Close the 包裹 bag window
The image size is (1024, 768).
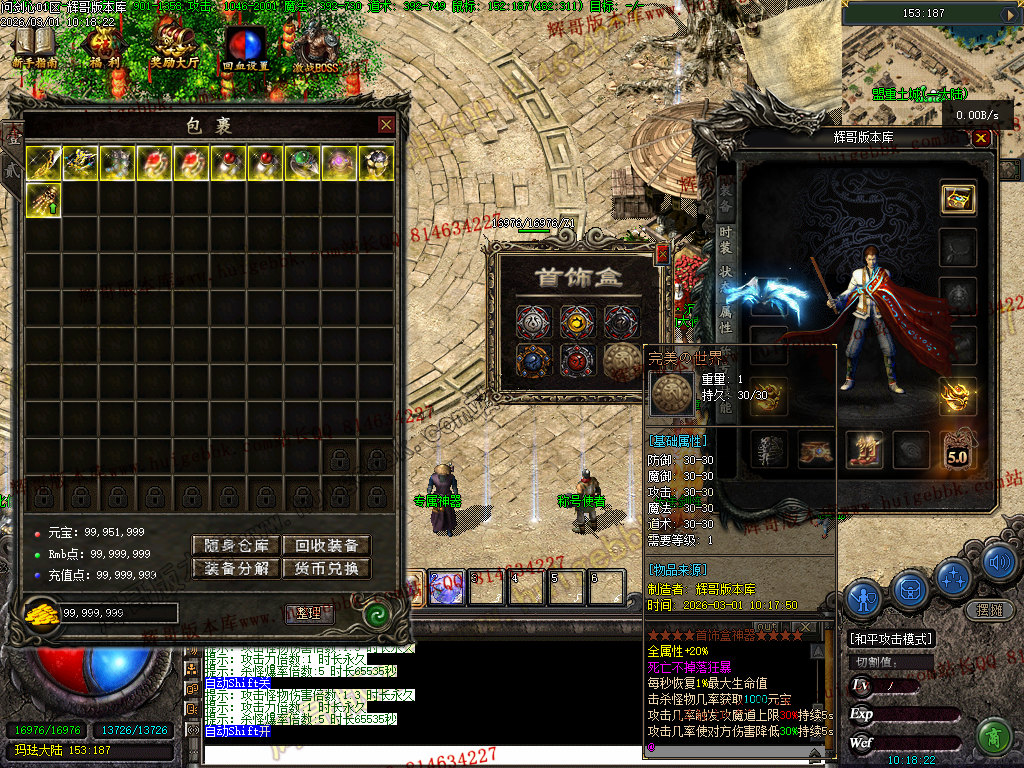point(386,125)
